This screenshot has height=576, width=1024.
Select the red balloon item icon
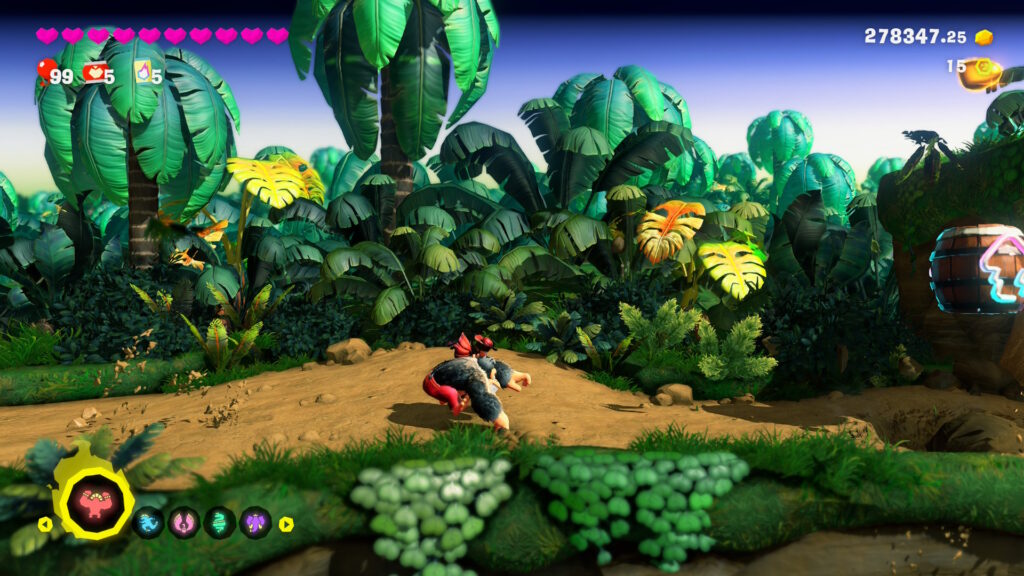[46, 70]
